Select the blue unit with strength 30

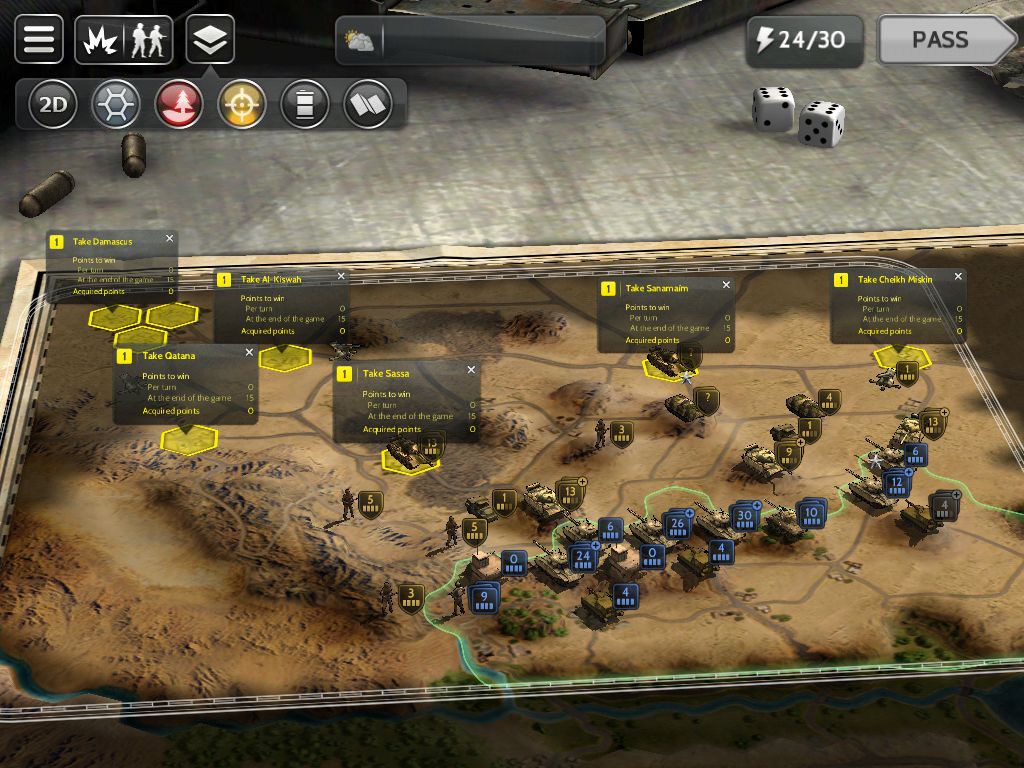pyautogui.click(x=742, y=517)
